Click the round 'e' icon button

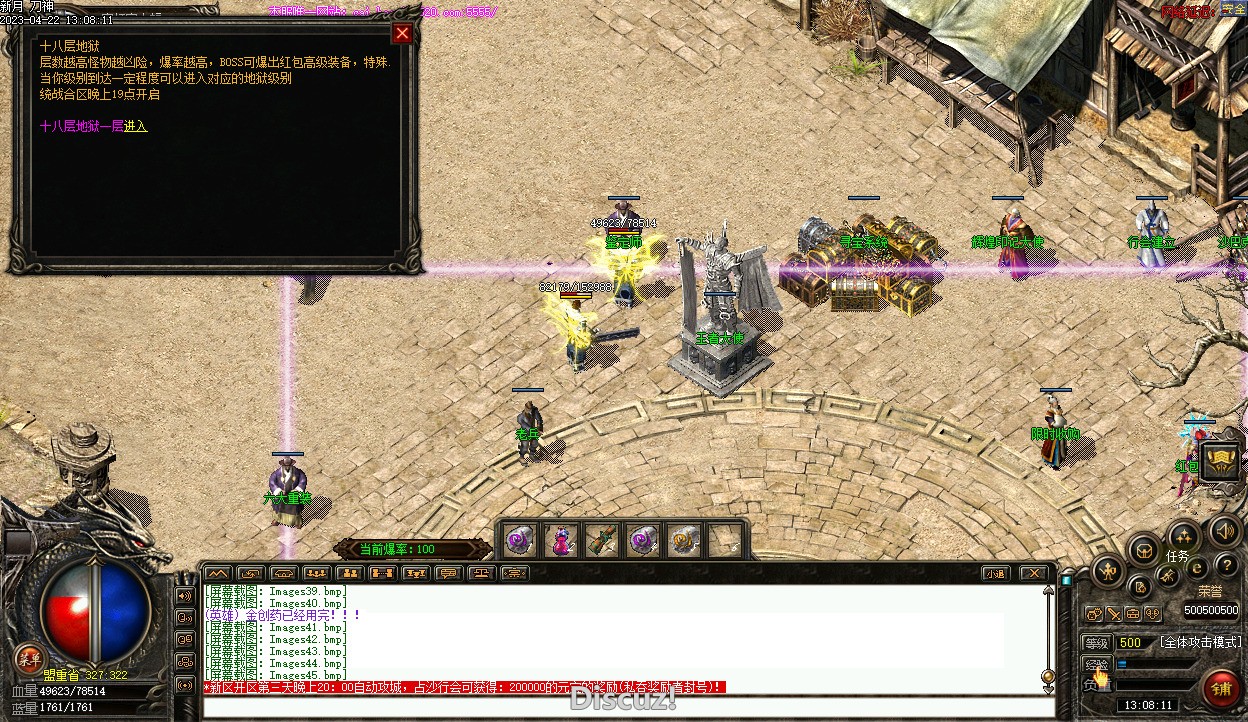pos(1196,567)
